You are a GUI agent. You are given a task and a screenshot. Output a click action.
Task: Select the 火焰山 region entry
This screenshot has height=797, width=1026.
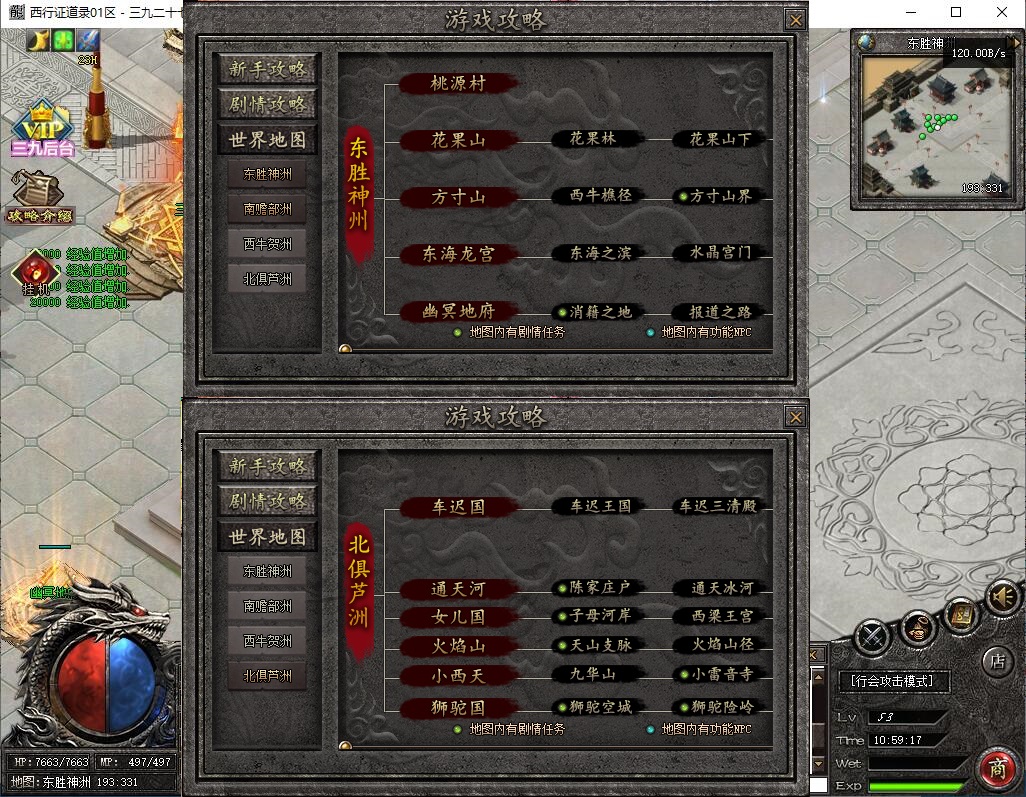pos(458,647)
